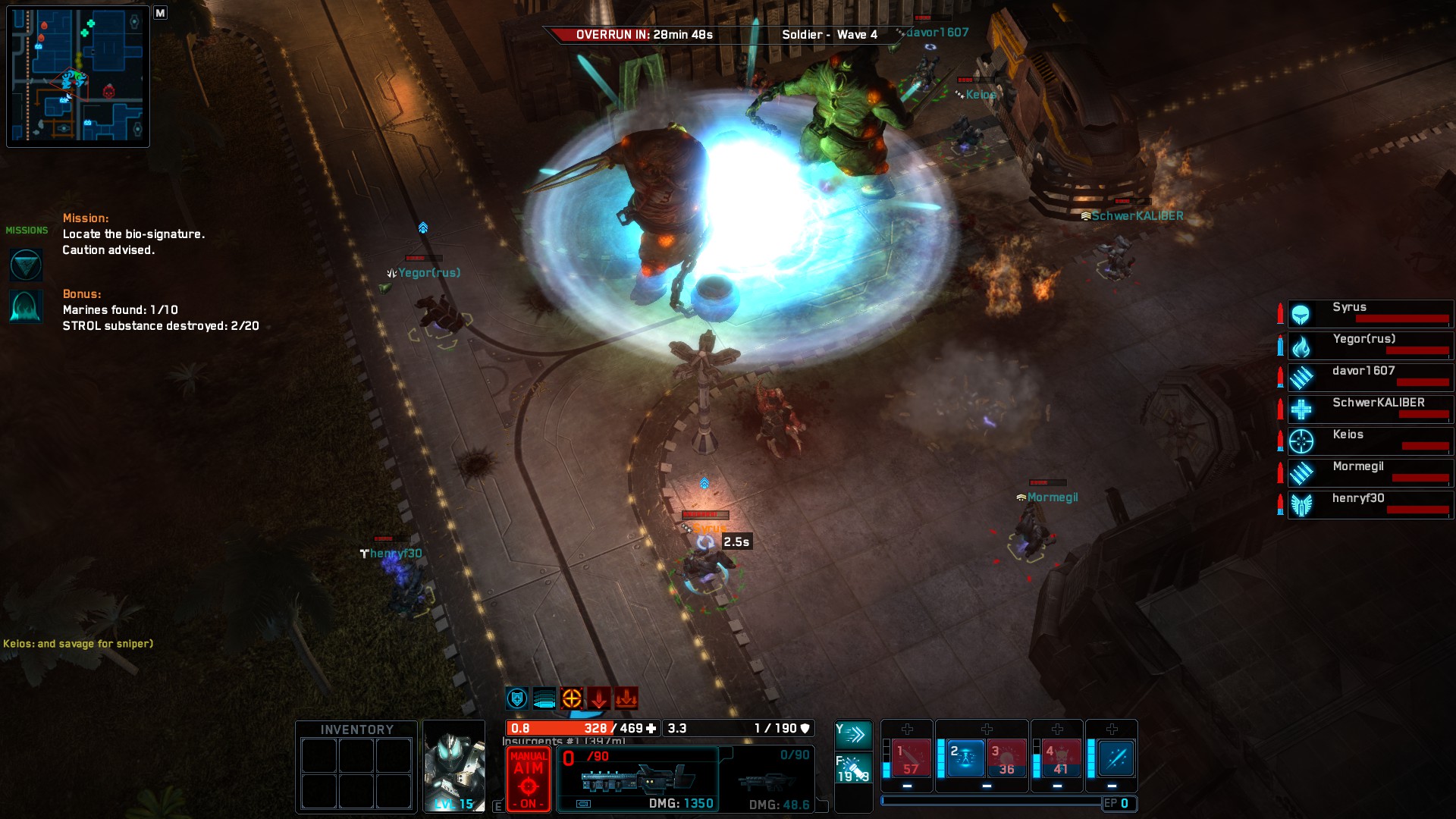
Task: Expand the bio-signature mission icon
Action: coord(26,265)
